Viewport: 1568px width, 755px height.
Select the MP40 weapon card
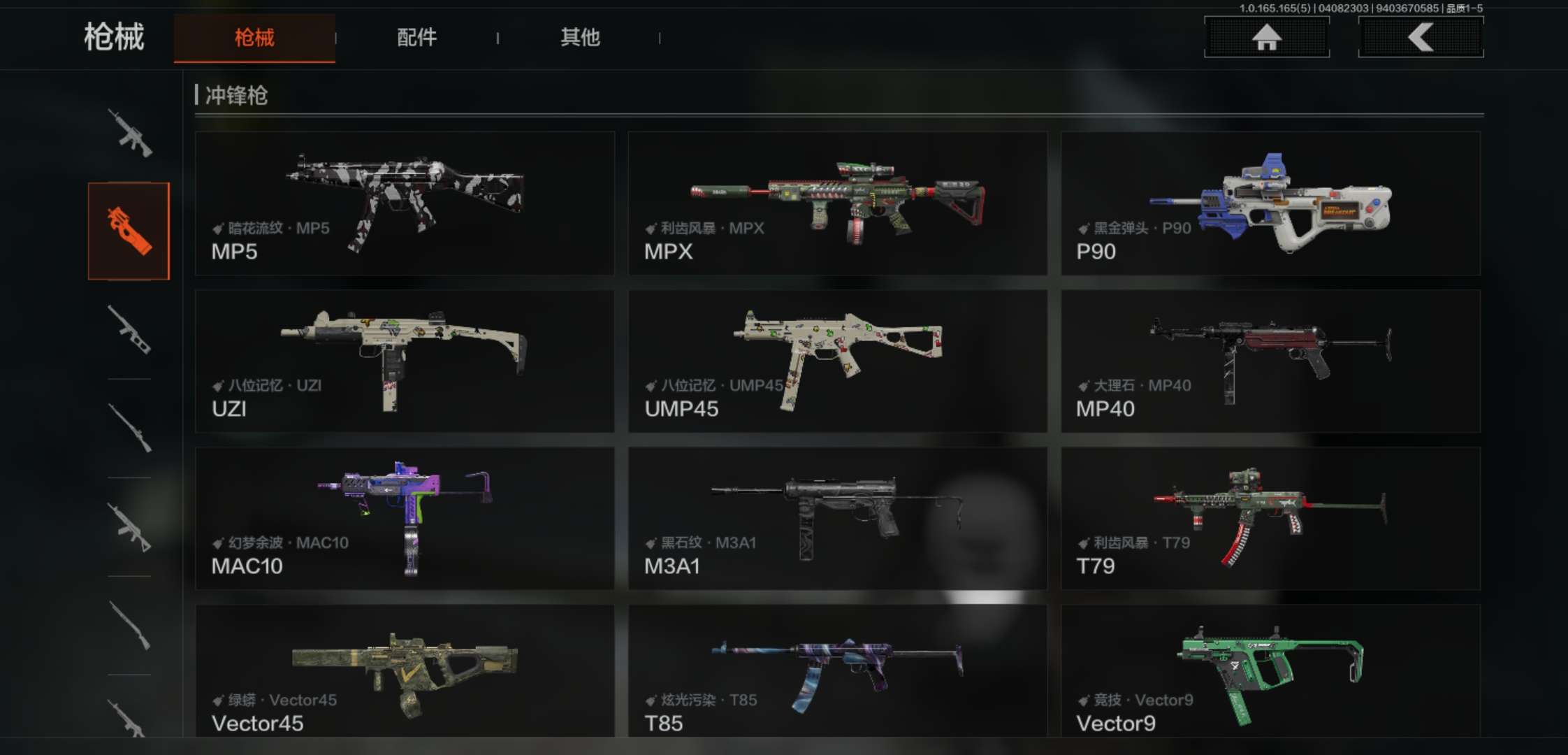(x=1270, y=361)
